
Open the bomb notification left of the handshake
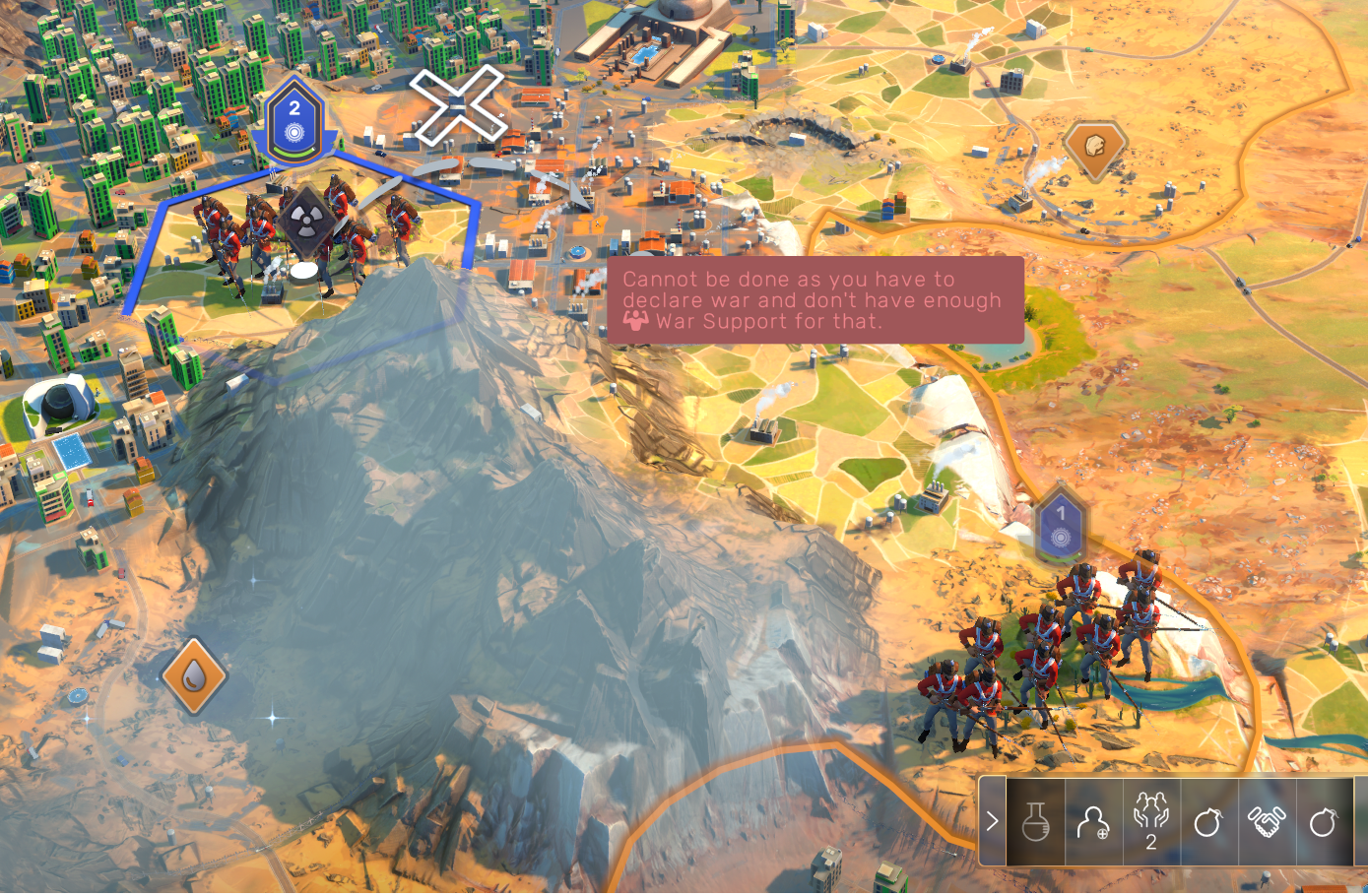tap(1207, 821)
